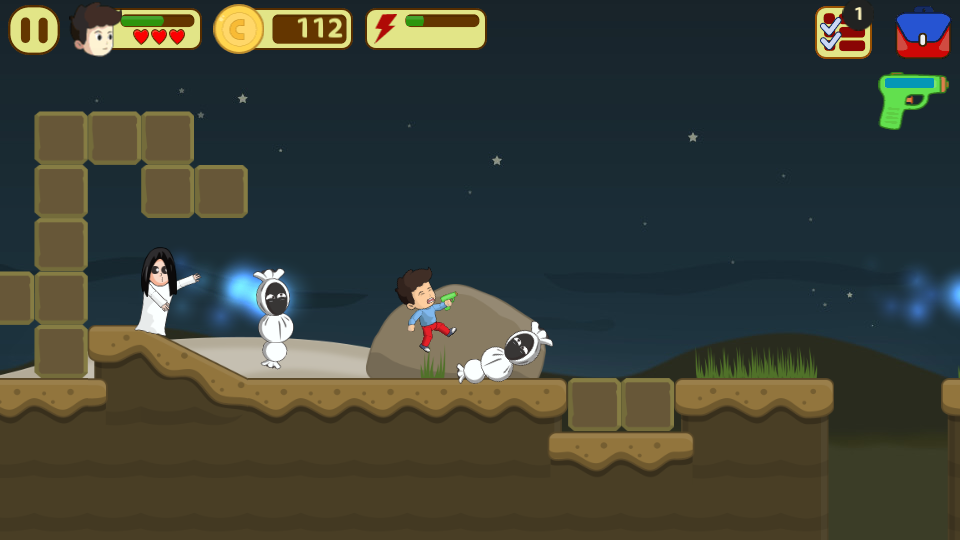The width and height of the screenshot is (960, 540).
Task: Open the quest checklist tracker
Action: coord(842,33)
